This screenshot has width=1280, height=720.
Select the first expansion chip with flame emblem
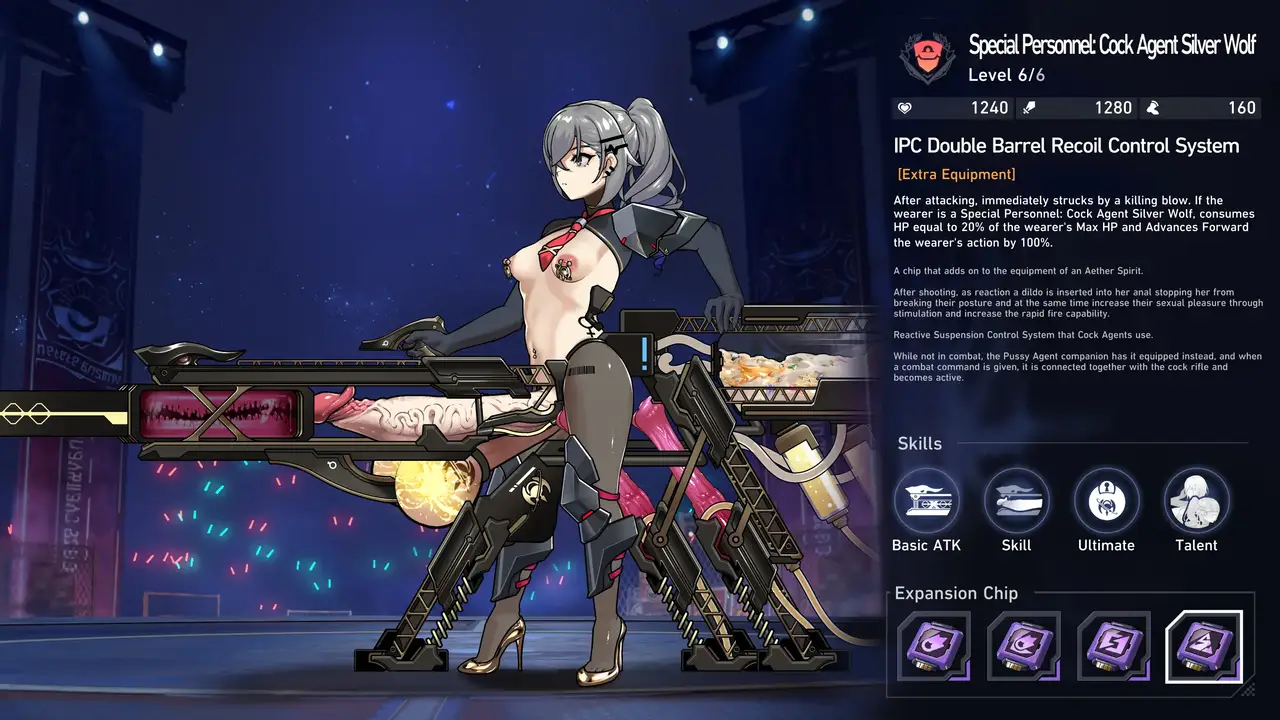click(x=933, y=646)
